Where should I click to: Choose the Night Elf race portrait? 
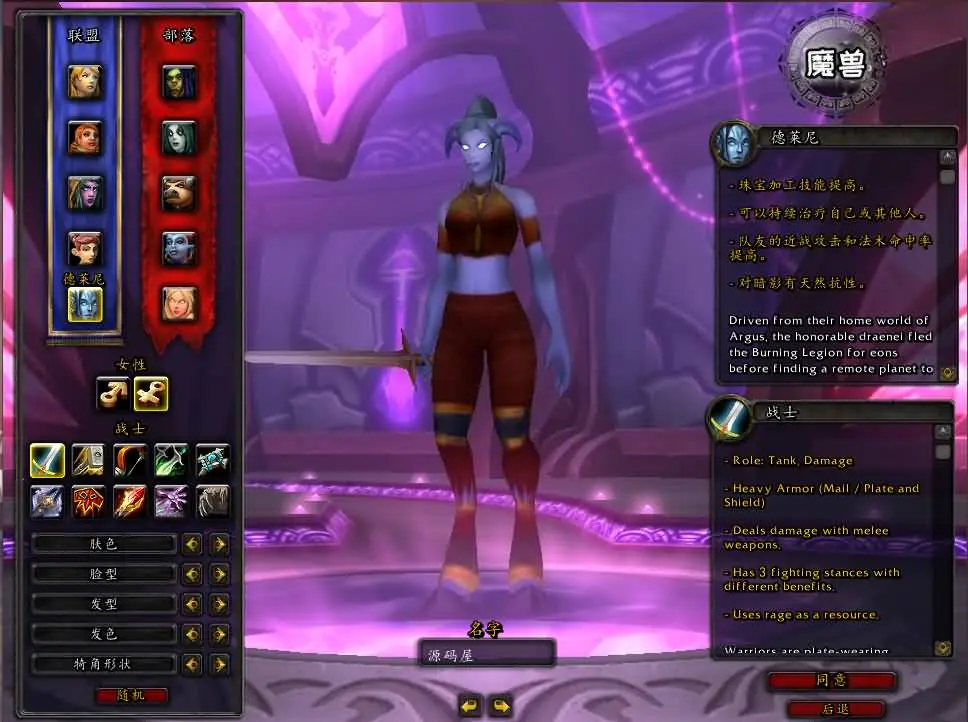85,192
